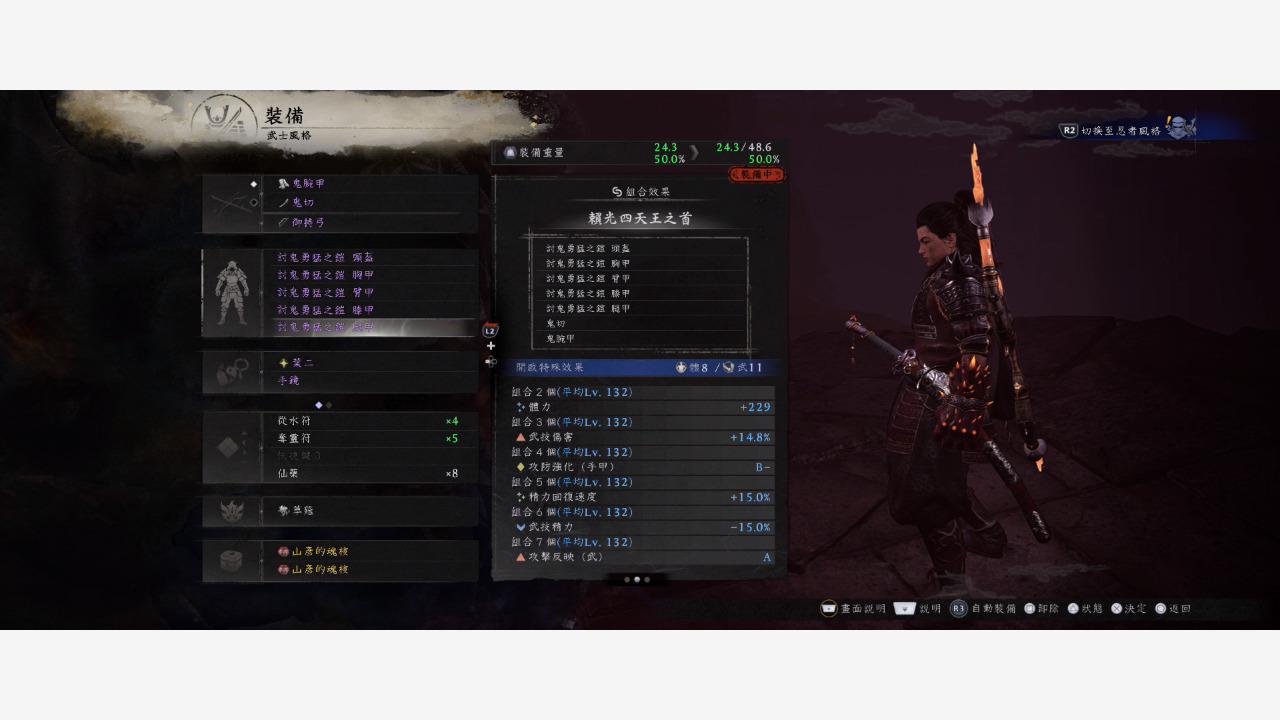
Task: Choose the 手鏡 accessory slot
Action: [x=370, y=381]
